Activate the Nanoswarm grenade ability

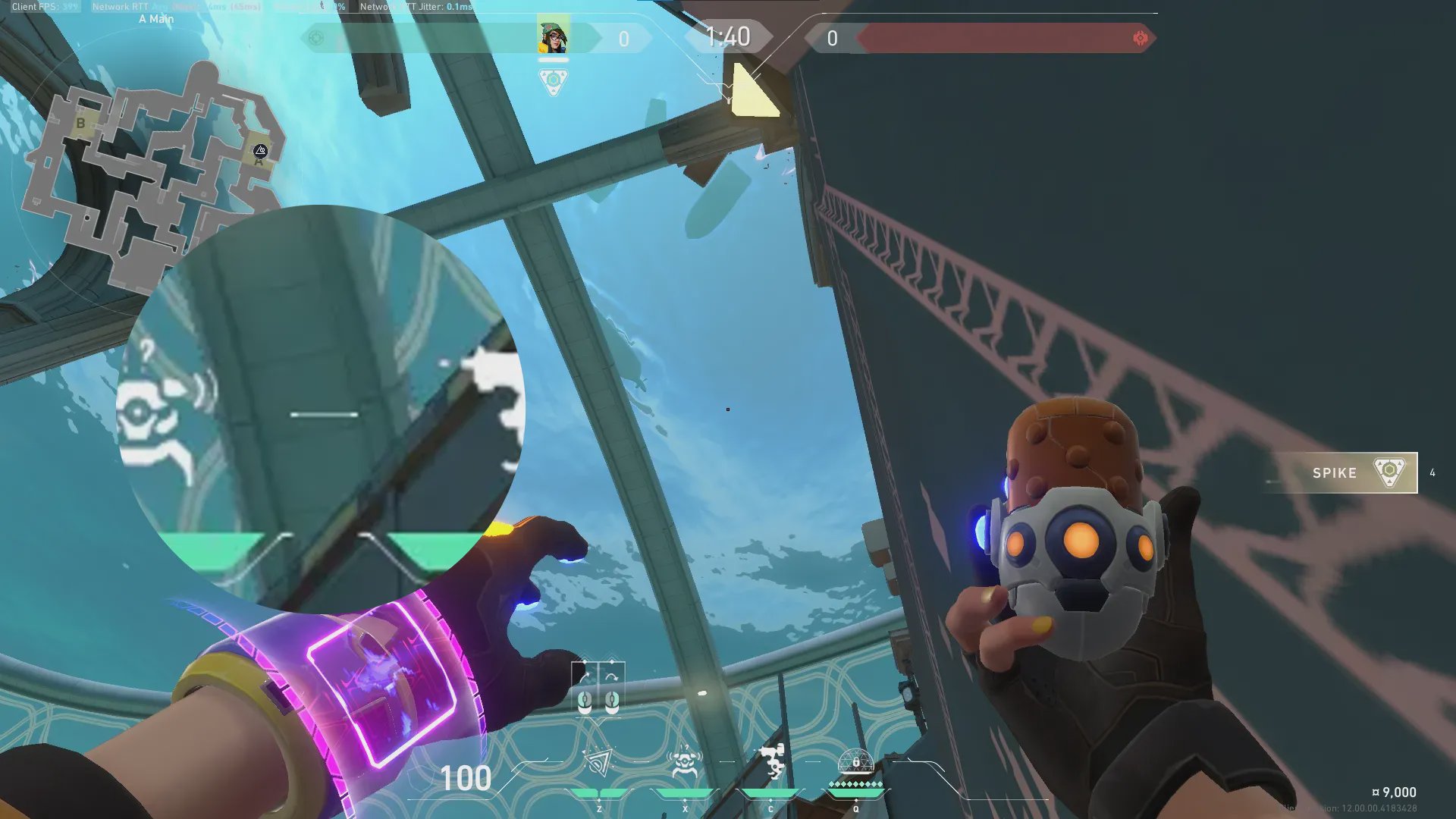point(599,763)
